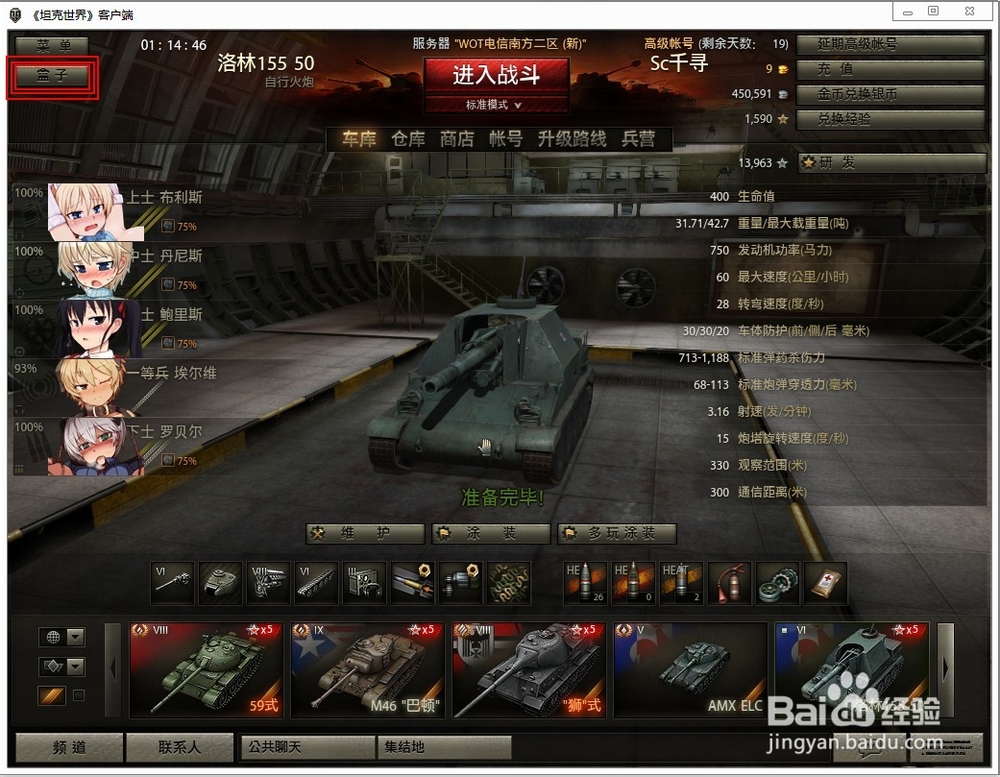
Task: Open the 商店 tab
Action: click(x=457, y=139)
